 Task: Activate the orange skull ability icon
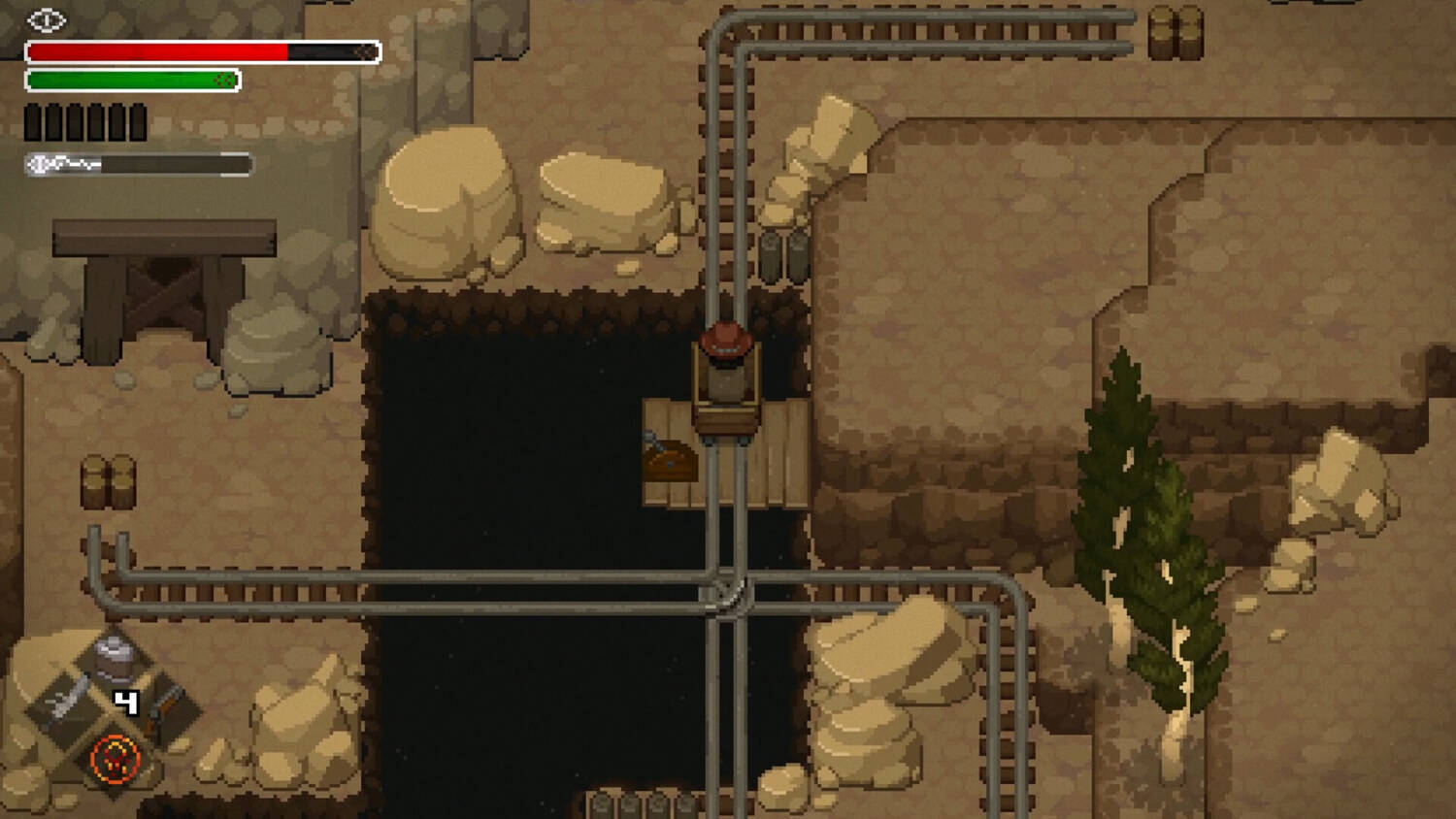coord(116,759)
